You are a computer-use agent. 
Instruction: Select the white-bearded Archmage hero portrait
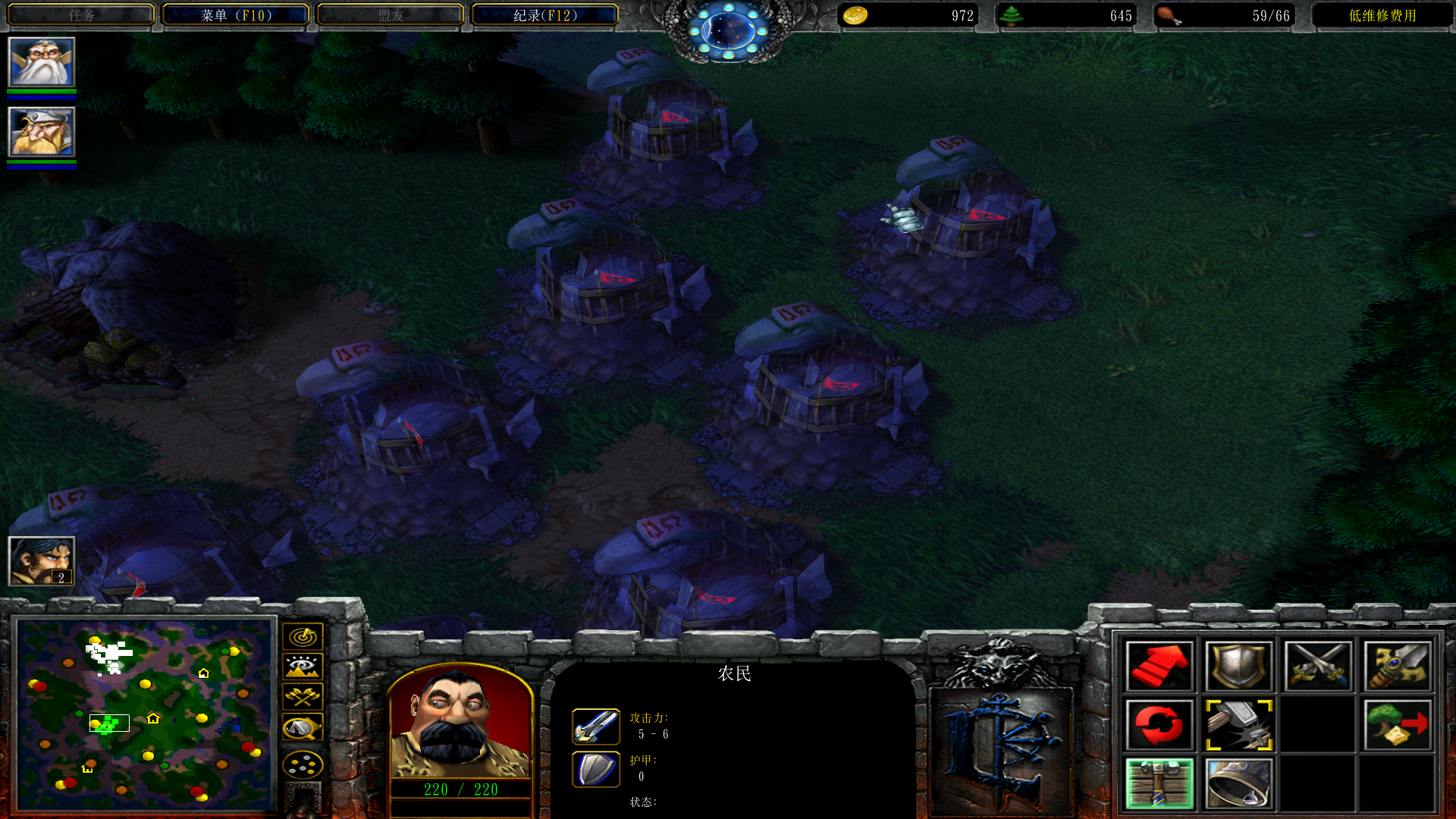coord(42,62)
